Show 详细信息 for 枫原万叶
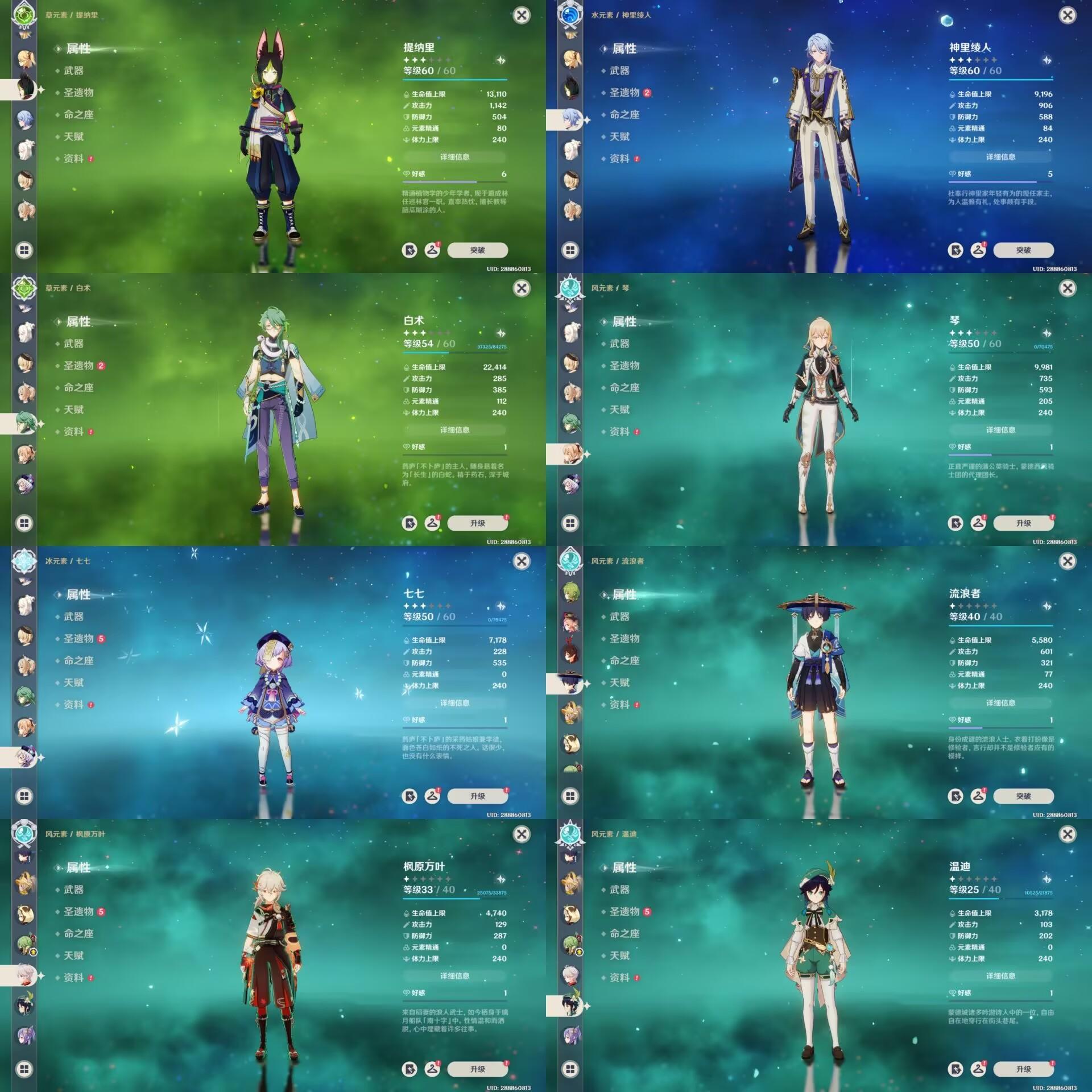The width and height of the screenshot is (1092, 1092). [x=454, y=976]
